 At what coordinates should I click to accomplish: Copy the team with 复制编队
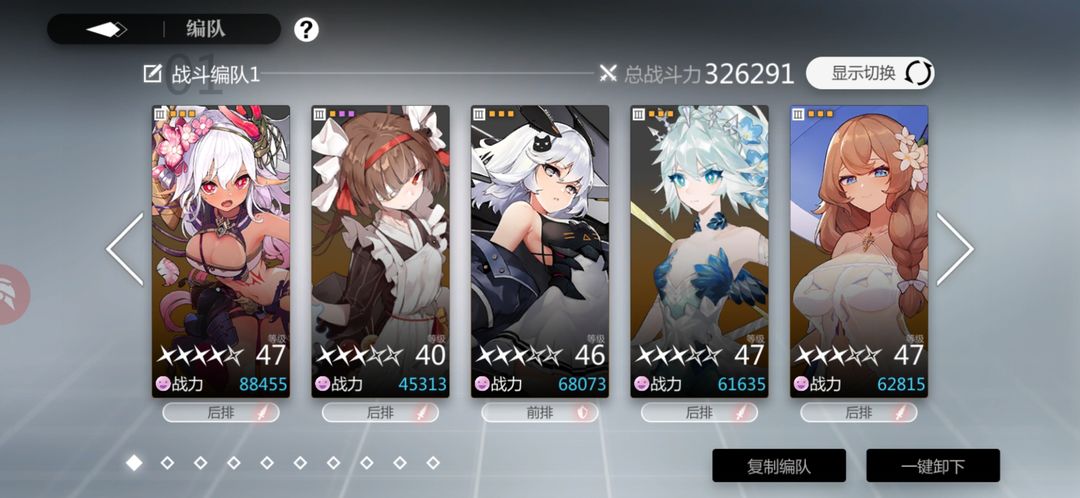click(779, 465)
